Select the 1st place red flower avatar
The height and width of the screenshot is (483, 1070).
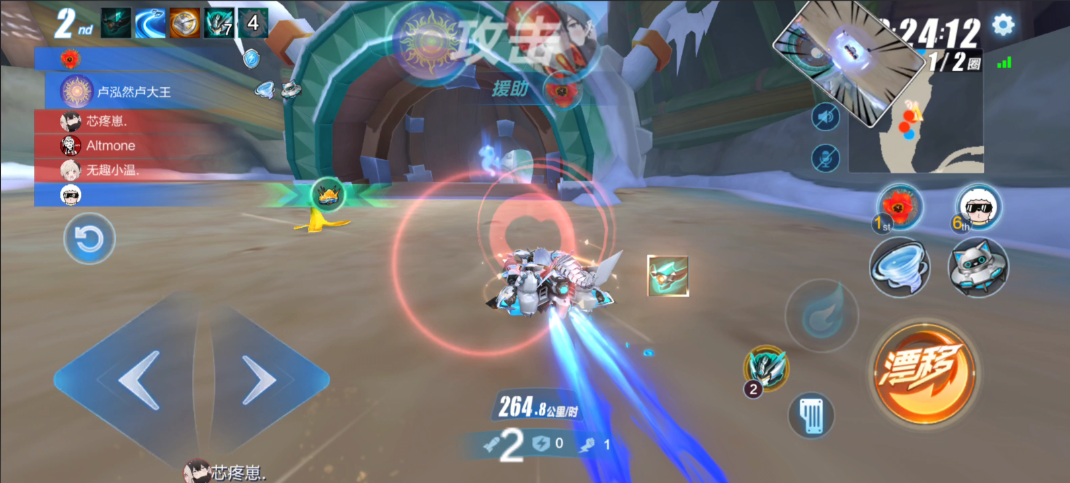click(x=899, y=207)
